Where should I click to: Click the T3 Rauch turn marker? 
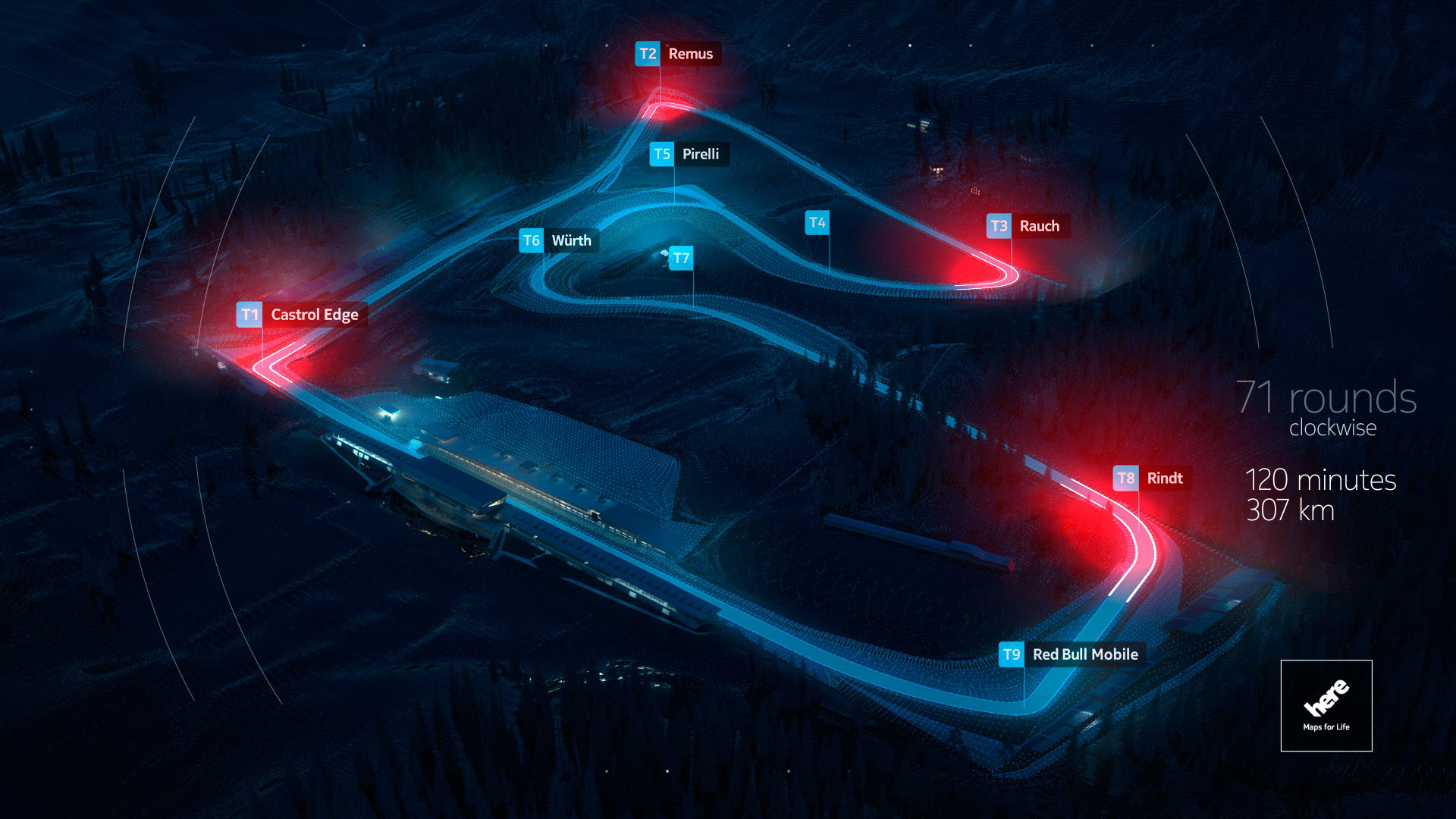[1028, 226]
